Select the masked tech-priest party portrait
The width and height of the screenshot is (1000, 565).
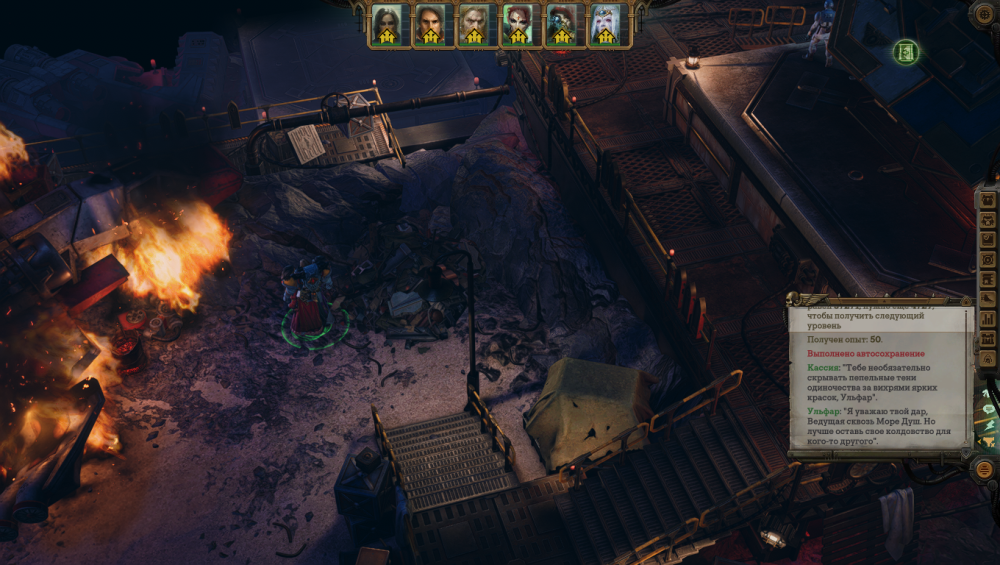point(562,23)
